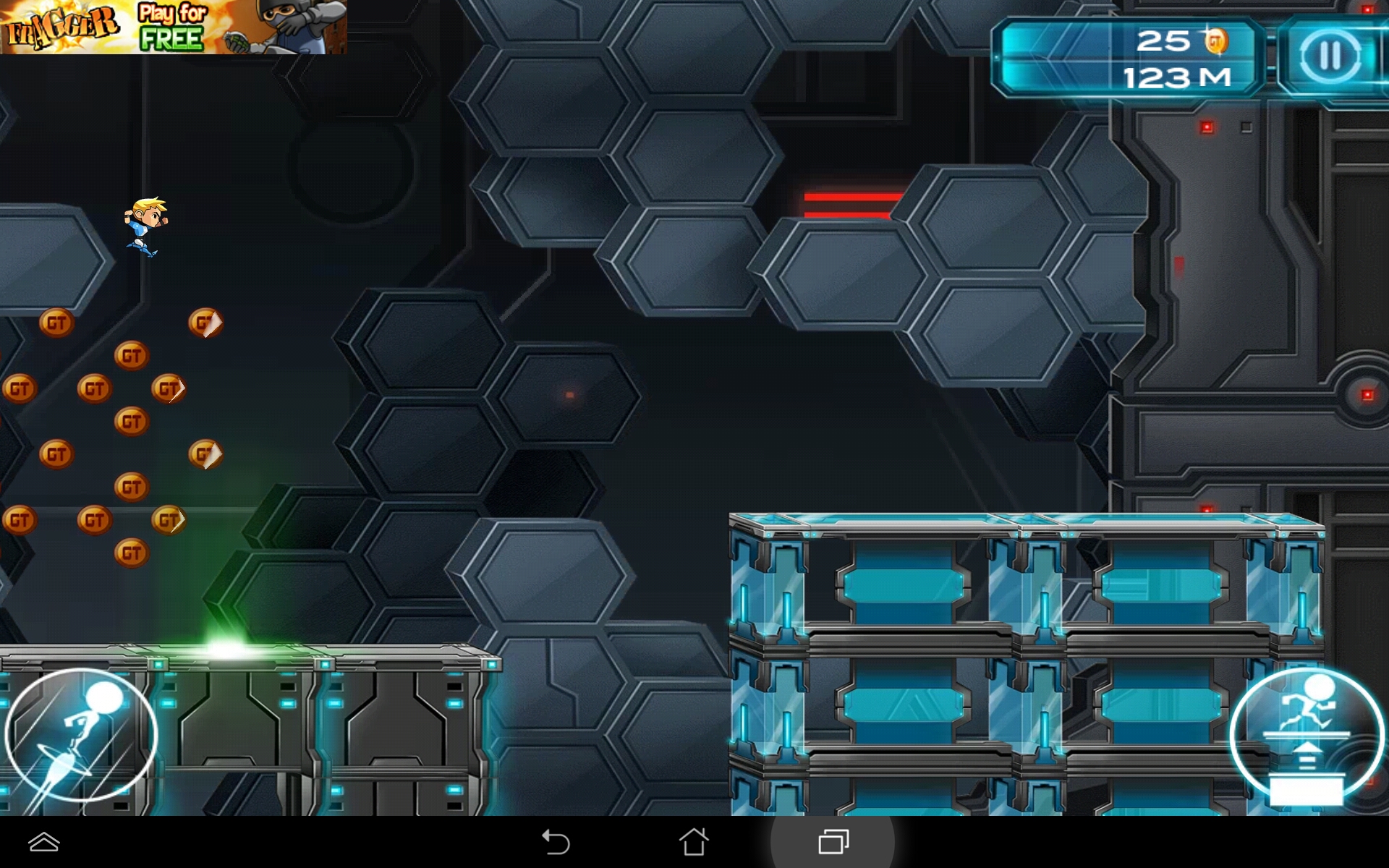Open the Fragger Play for FREE ad

pos(174,27)
